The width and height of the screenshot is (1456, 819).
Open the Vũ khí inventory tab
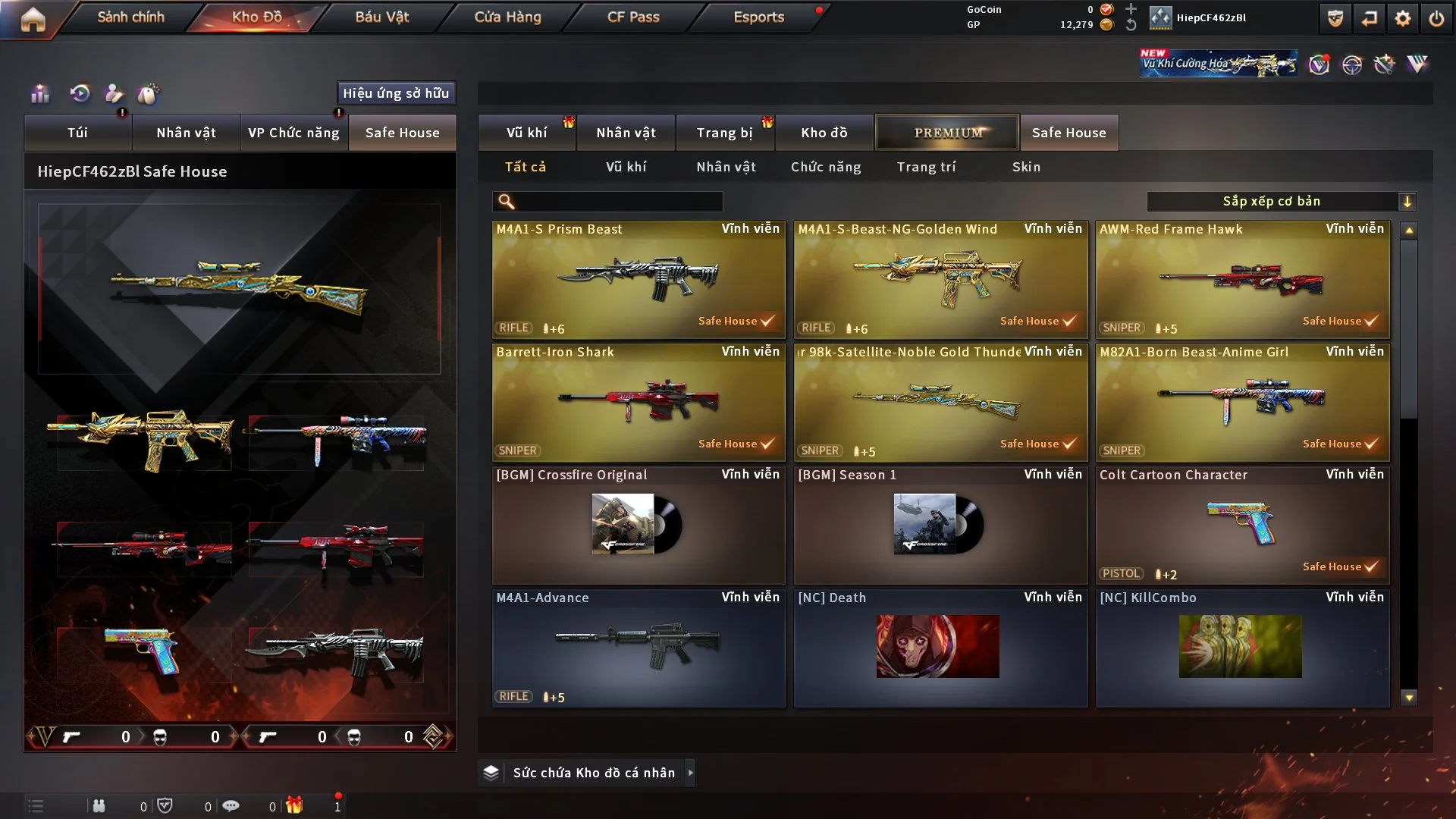(526, 133)
